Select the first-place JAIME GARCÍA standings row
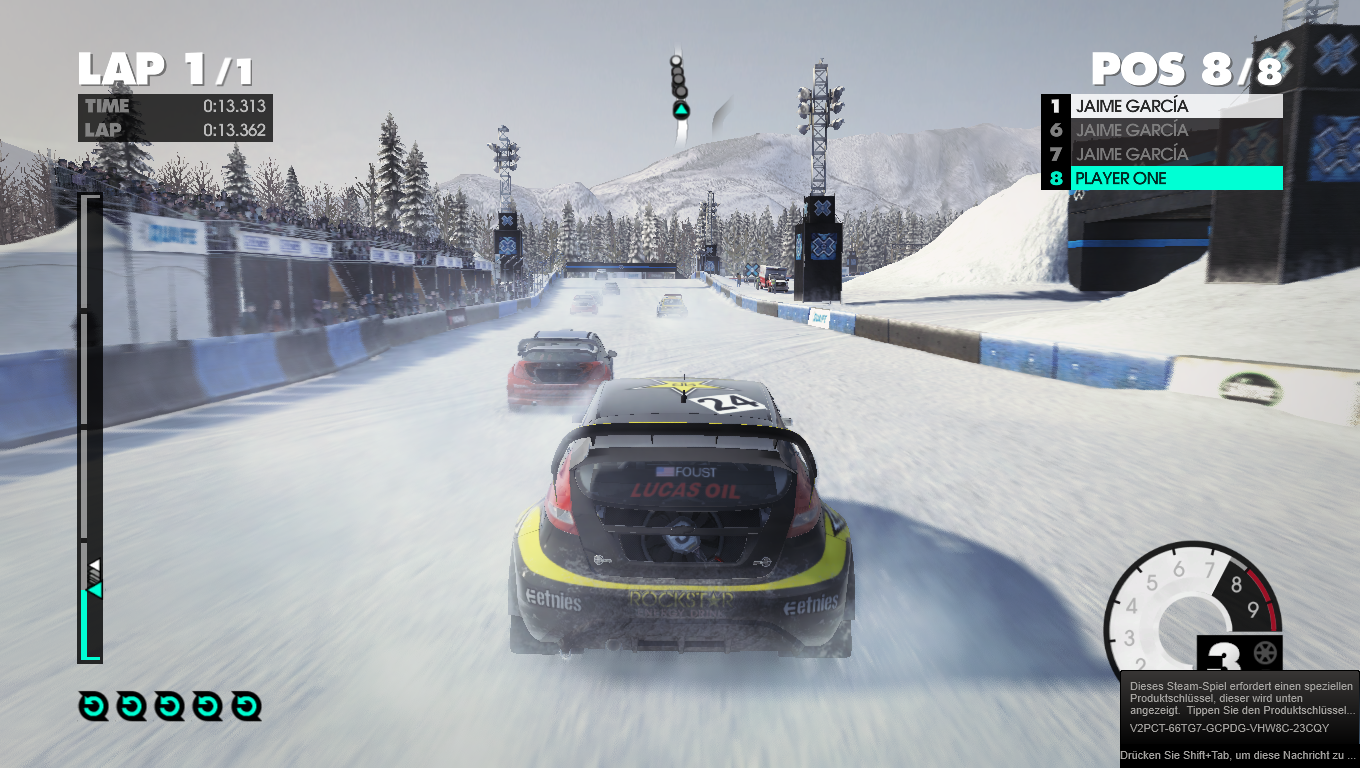This screenshot has width=1360, height=768. (1175, 106)
